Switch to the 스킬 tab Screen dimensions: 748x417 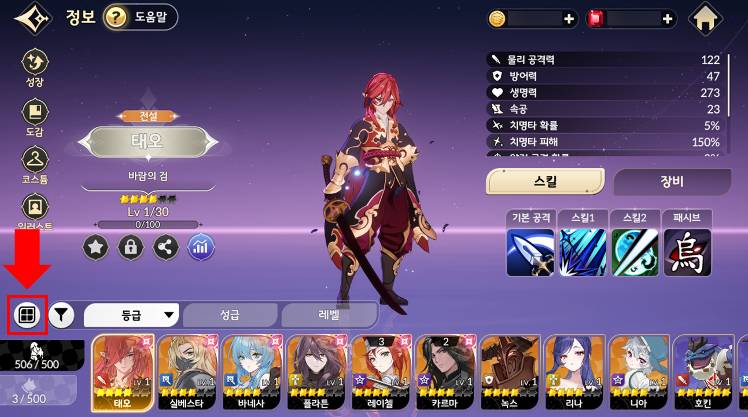point(545,181)
